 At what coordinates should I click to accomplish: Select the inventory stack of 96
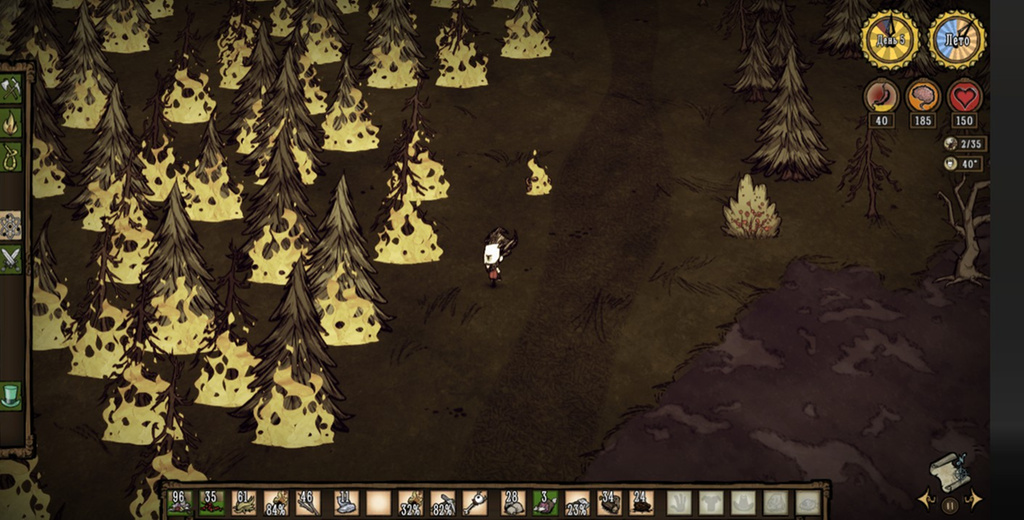(x=181, y=502)
